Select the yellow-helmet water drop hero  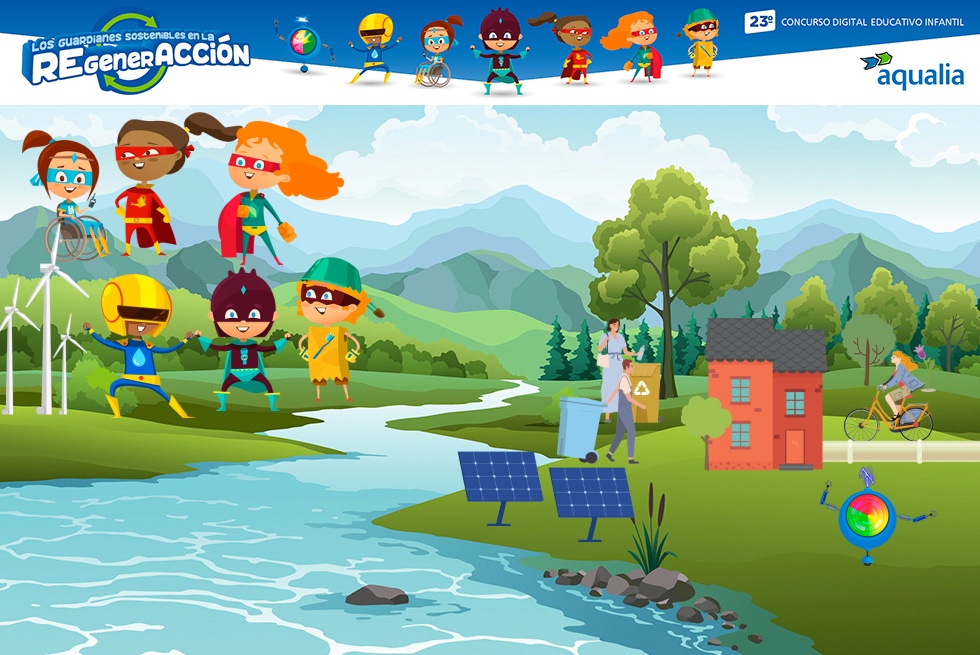138,345
